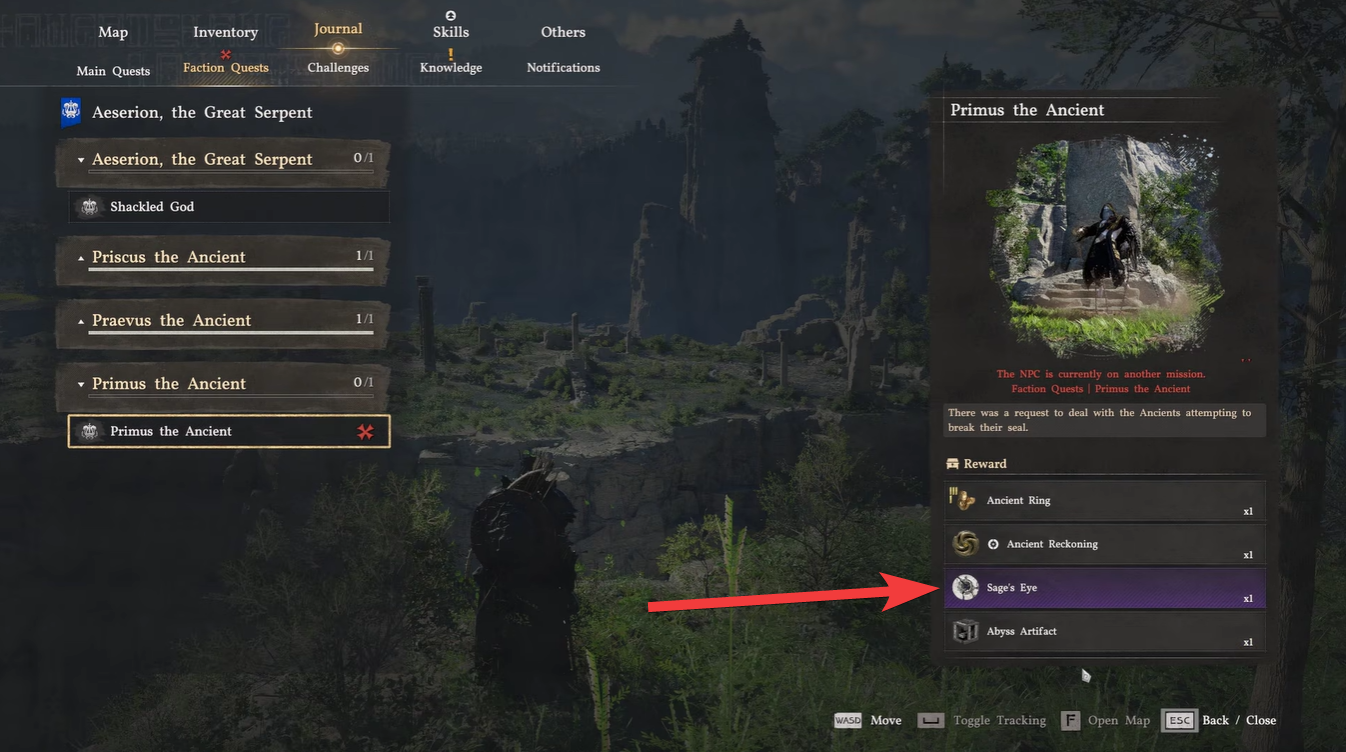1346x752 pixels.
Task: Click the skull icon beside Shackled God
Action: [x=89, y=206]
